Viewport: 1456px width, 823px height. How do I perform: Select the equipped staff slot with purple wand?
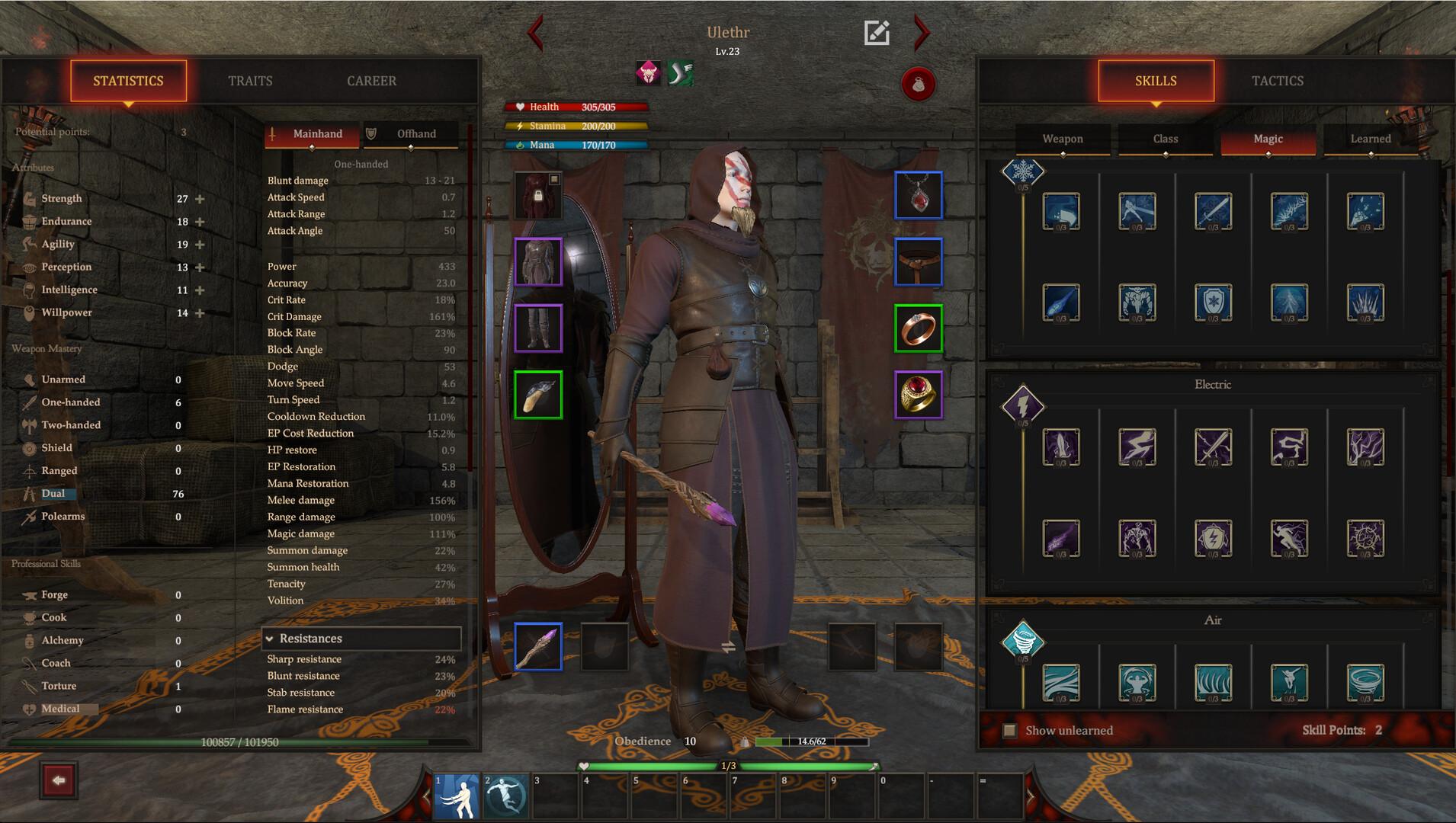[x=540, y=645]
